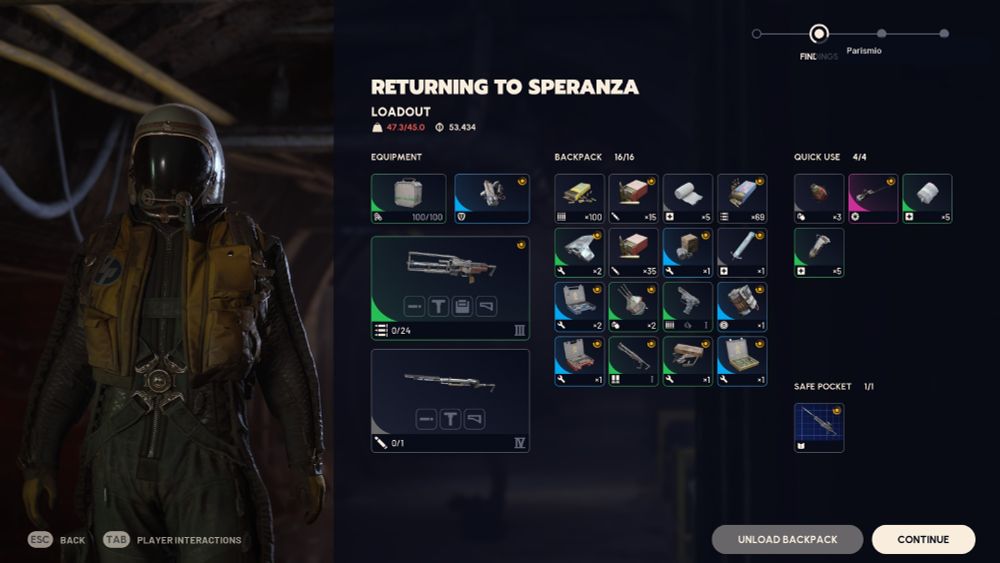Select the ammo stack of 100 in the backpack
The height and width of the screenshot is (563, 1000).
point(580,198)
